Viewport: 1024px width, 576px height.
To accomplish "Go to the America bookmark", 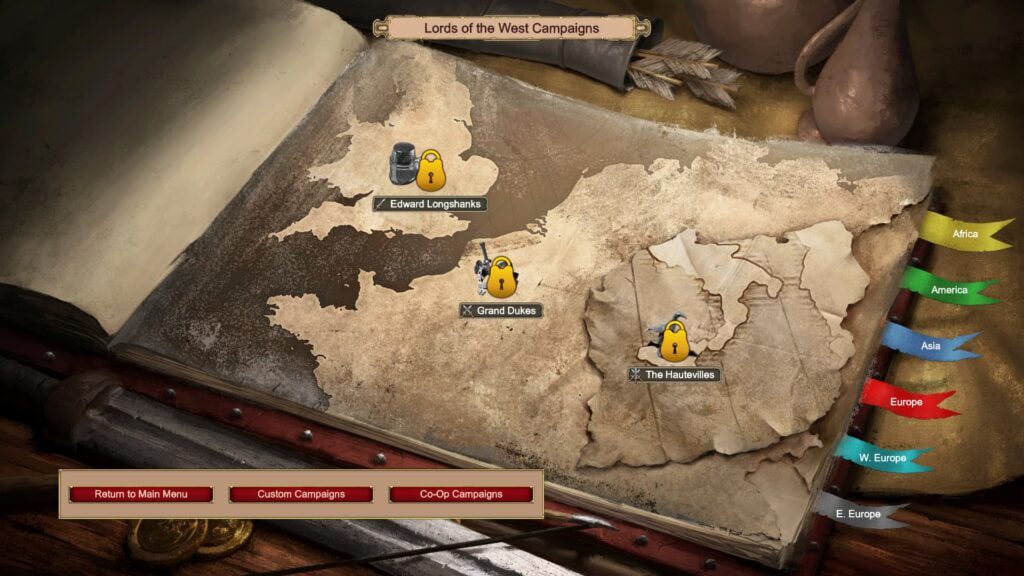I will (948, 290).
